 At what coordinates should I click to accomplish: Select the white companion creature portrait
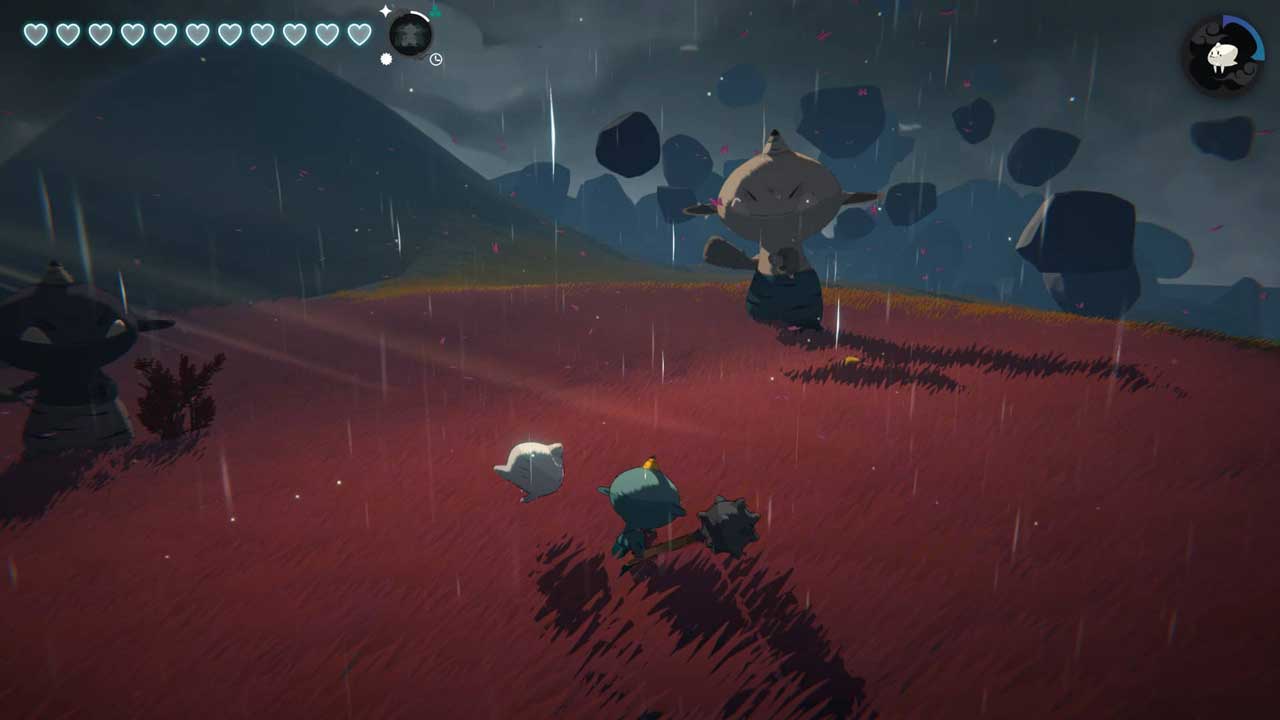(1223, 56)
